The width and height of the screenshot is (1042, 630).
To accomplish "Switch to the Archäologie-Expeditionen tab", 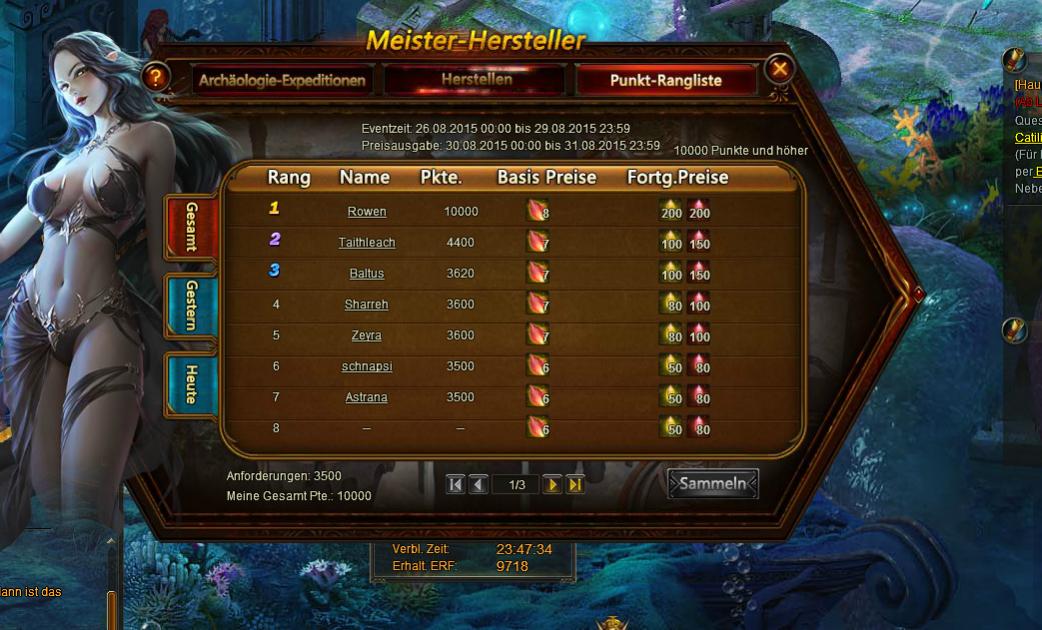I will click(282, 80).
